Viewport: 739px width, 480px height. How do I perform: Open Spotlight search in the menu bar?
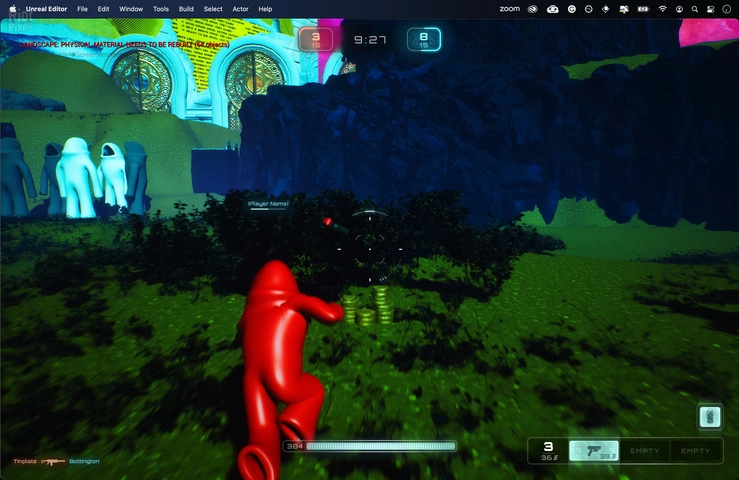pos(695,8)
